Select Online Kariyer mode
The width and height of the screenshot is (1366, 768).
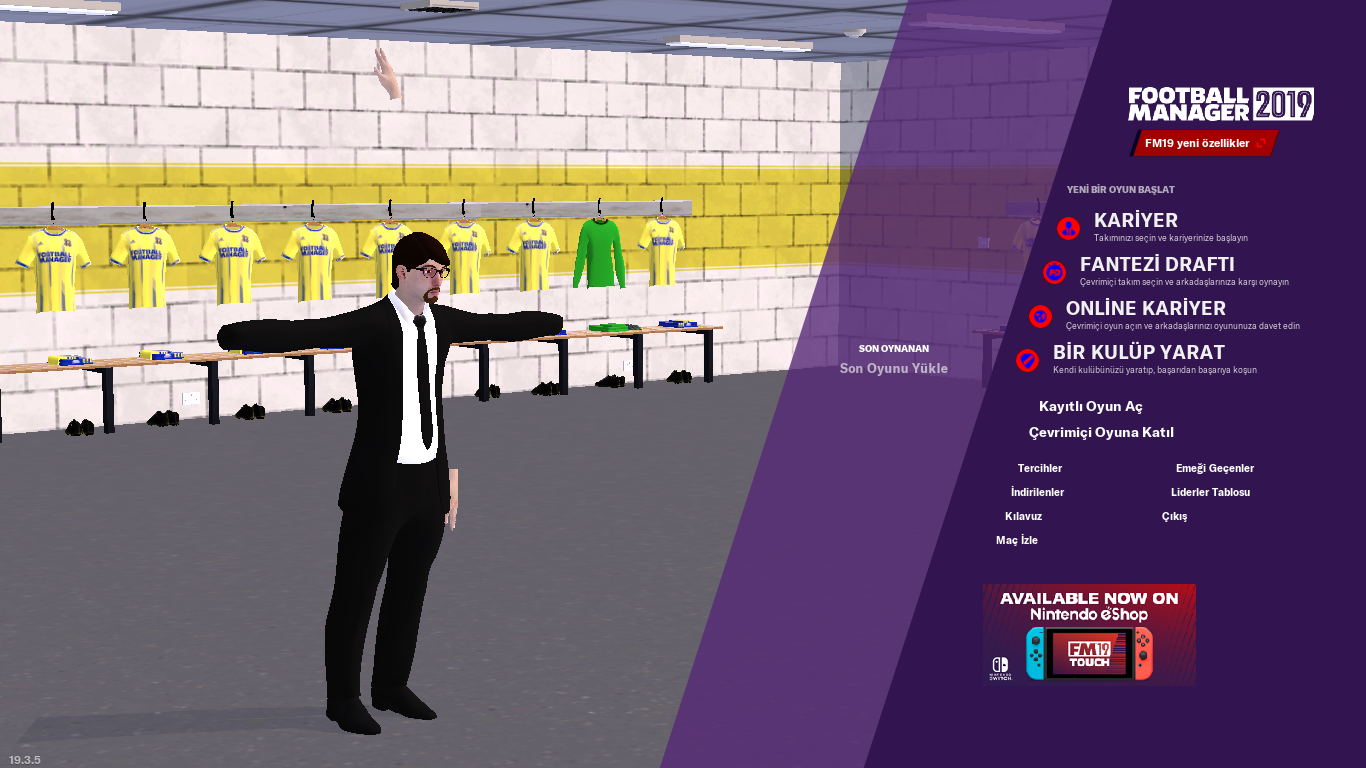[1145, 309]
